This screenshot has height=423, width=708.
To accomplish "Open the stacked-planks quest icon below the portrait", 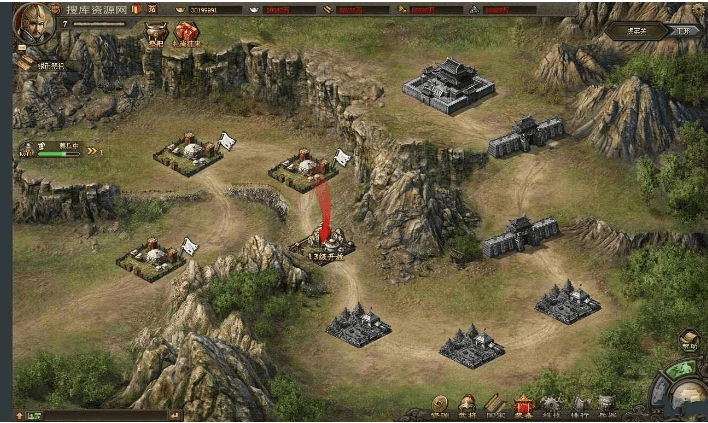I will click(x=24, y=63).
